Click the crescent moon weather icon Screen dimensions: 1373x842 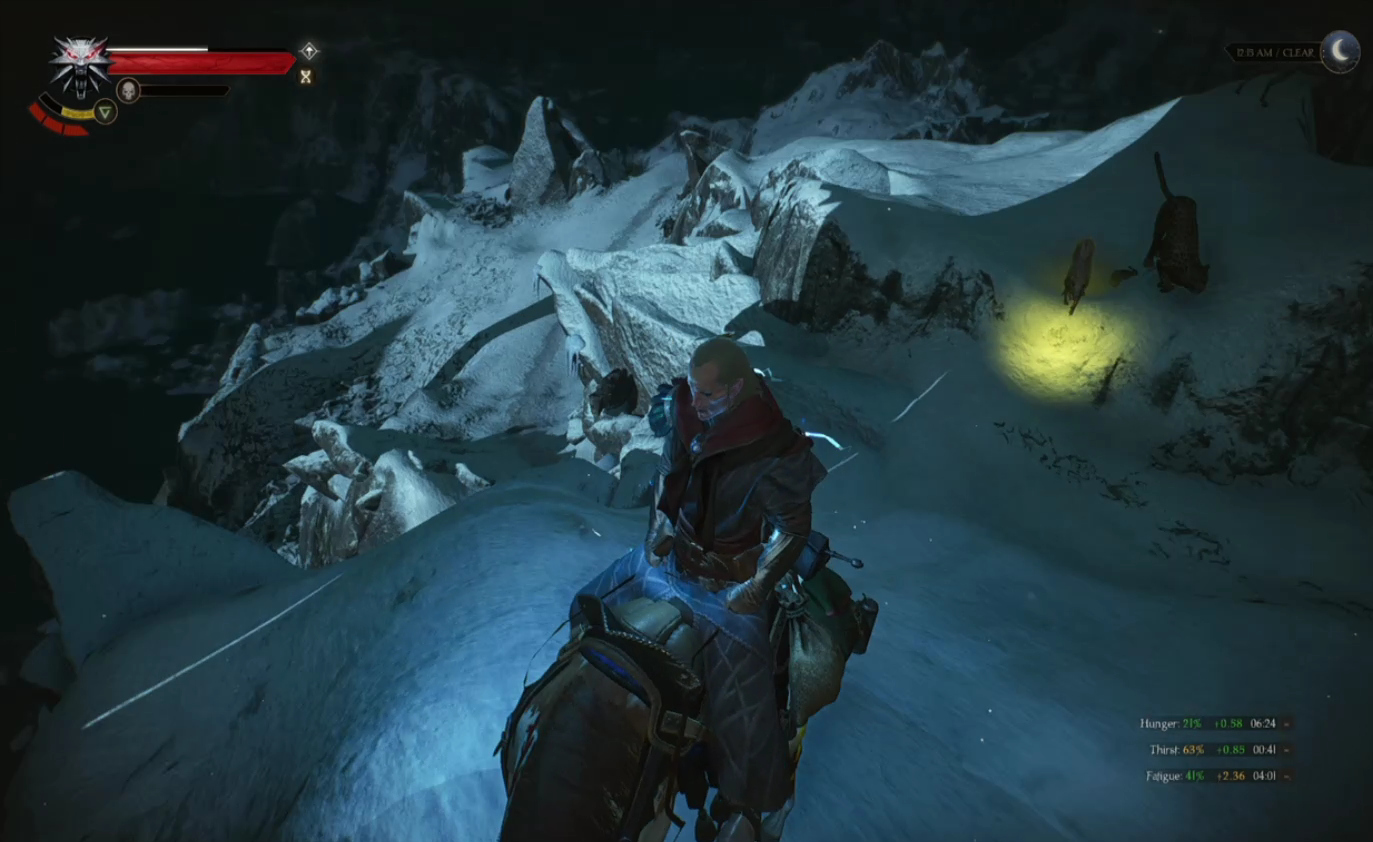(x=1340, y=51)
